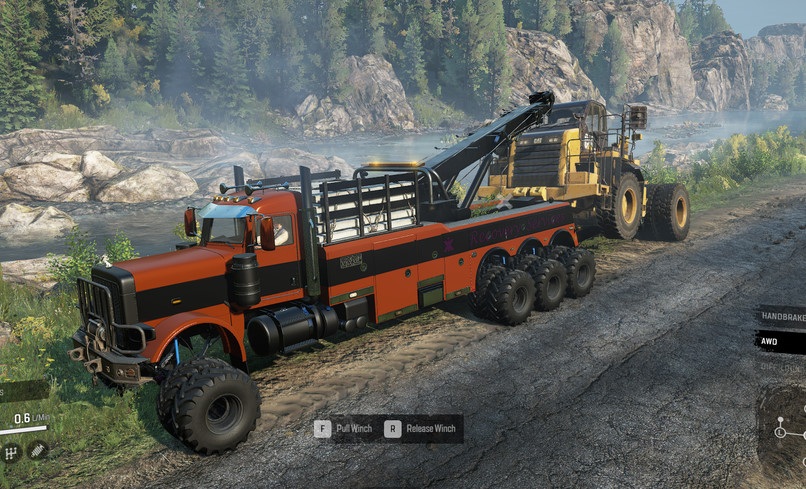Select the L low gear position

tap(780, 433)
